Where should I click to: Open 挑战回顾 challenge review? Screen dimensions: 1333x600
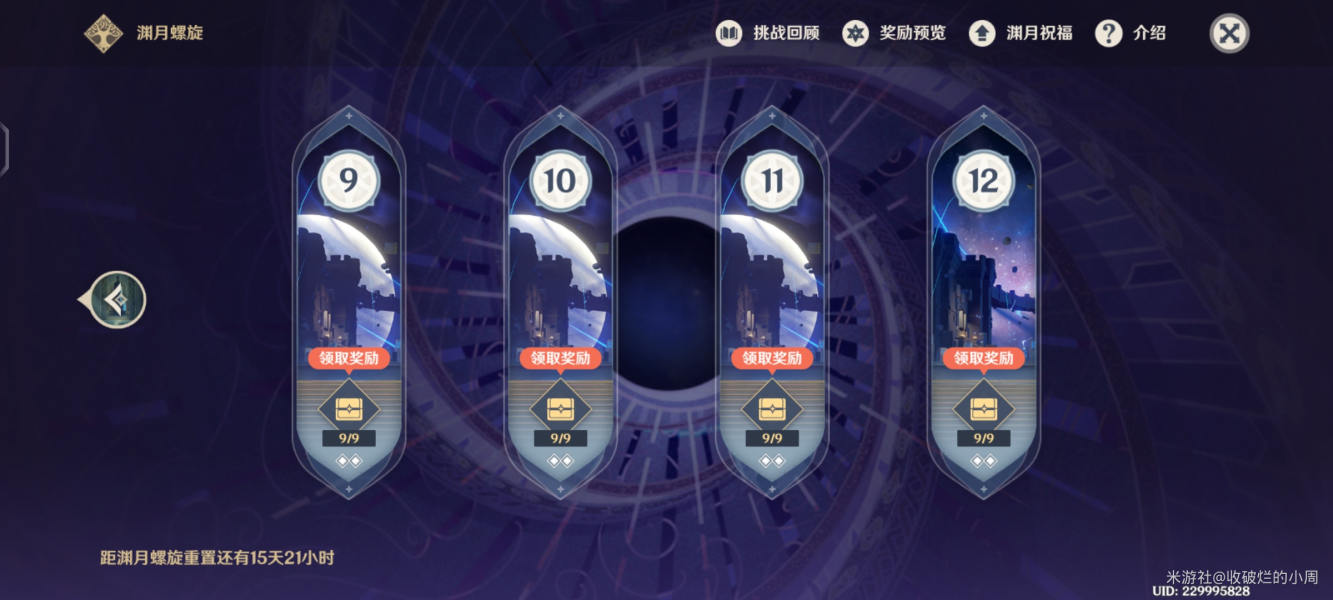pyautogui.click(x=768, y=33)
